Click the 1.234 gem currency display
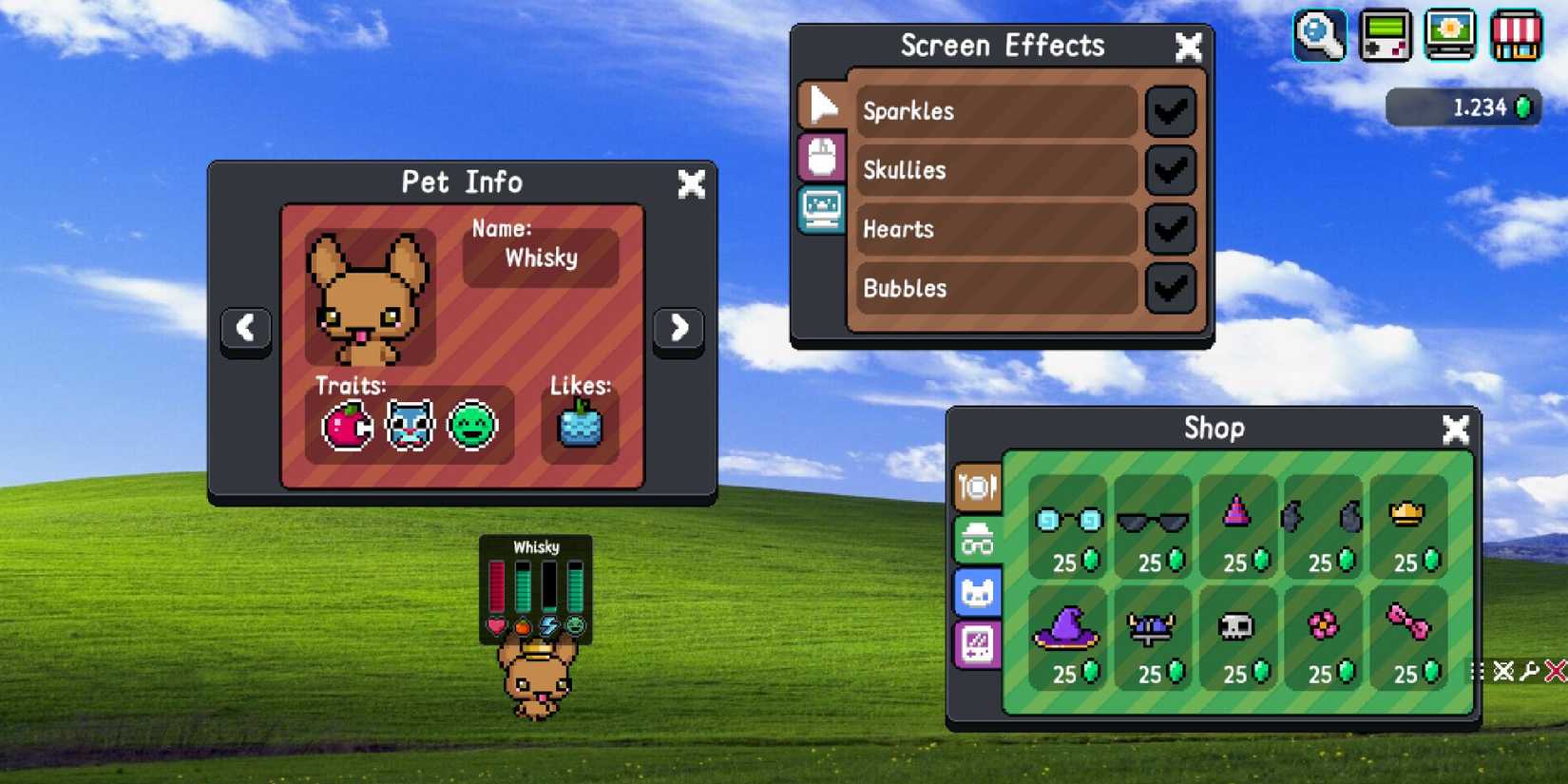This screenshot has height=784, width=1568. tap(1463, 107)
